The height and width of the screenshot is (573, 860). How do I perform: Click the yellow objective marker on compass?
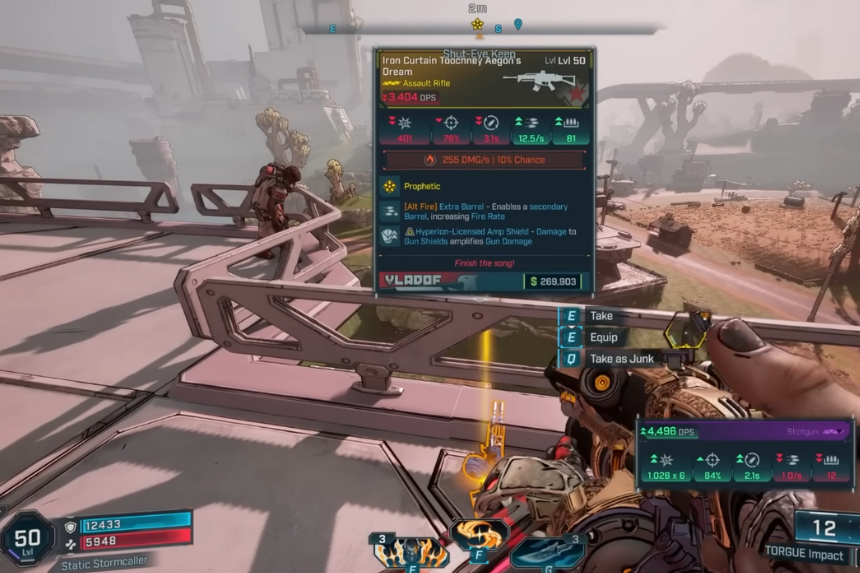coord(478,24)
